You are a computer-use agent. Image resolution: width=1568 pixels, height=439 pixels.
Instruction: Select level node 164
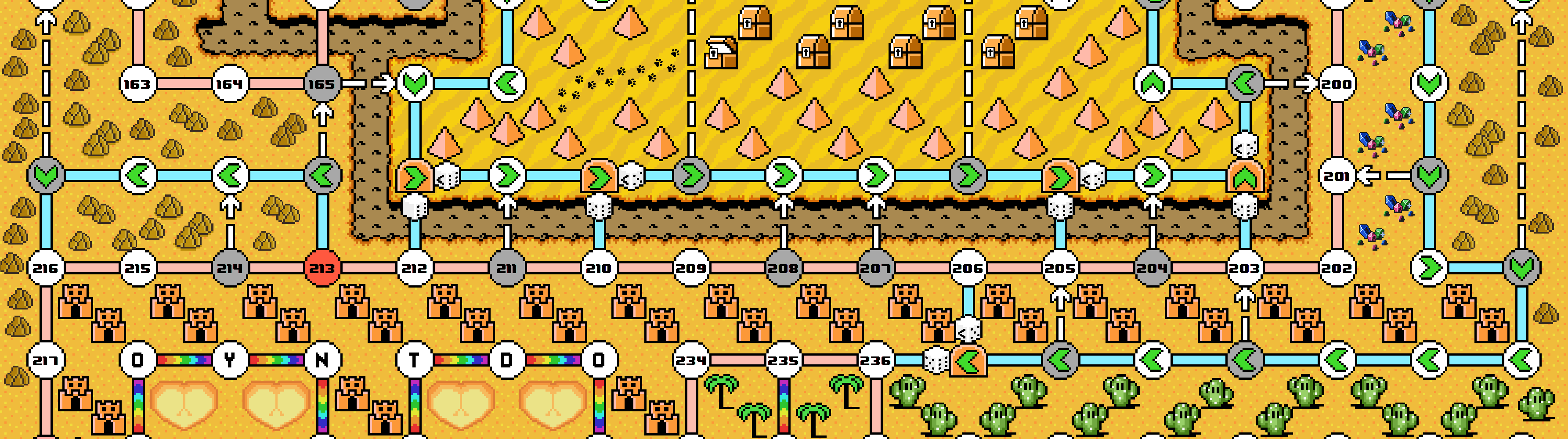pyautogui.click(x=229, y=83)
